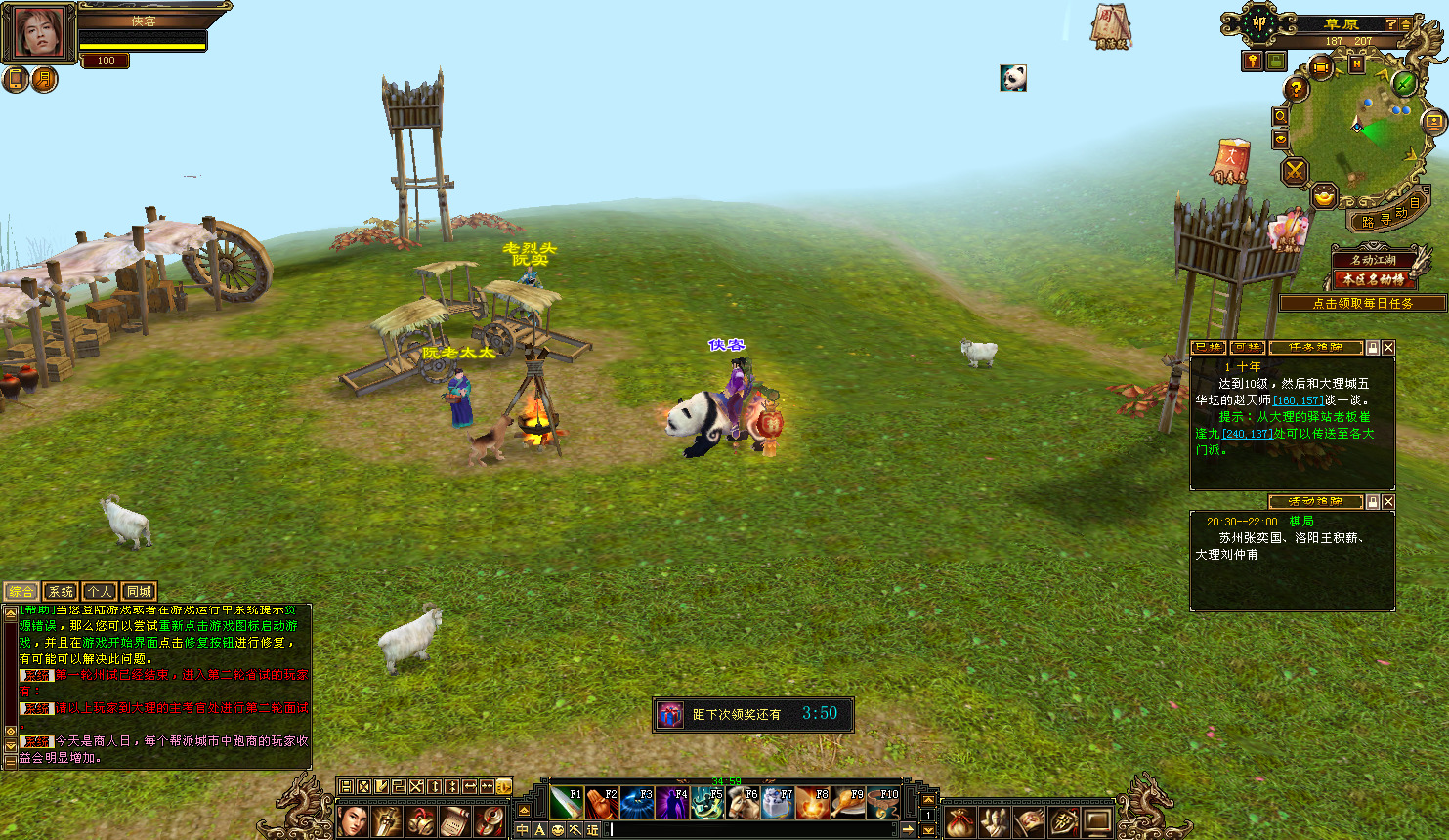The width and height of the screenshot is (1449, 840).
Task: Open the character face menu icon
Action: coord(353,820)
